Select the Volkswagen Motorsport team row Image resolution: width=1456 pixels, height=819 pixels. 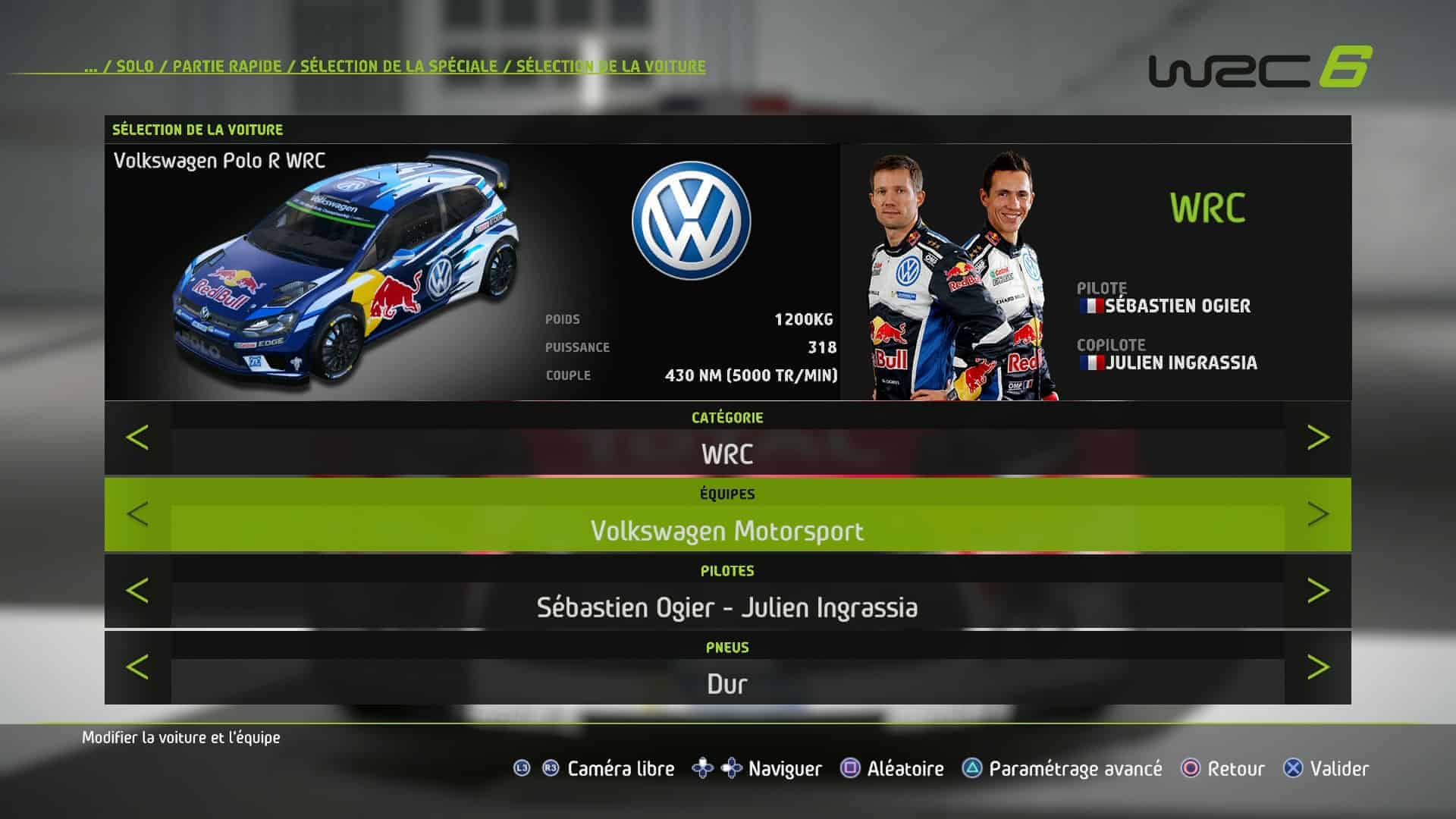pyautogui.click(x=727, y=530)
